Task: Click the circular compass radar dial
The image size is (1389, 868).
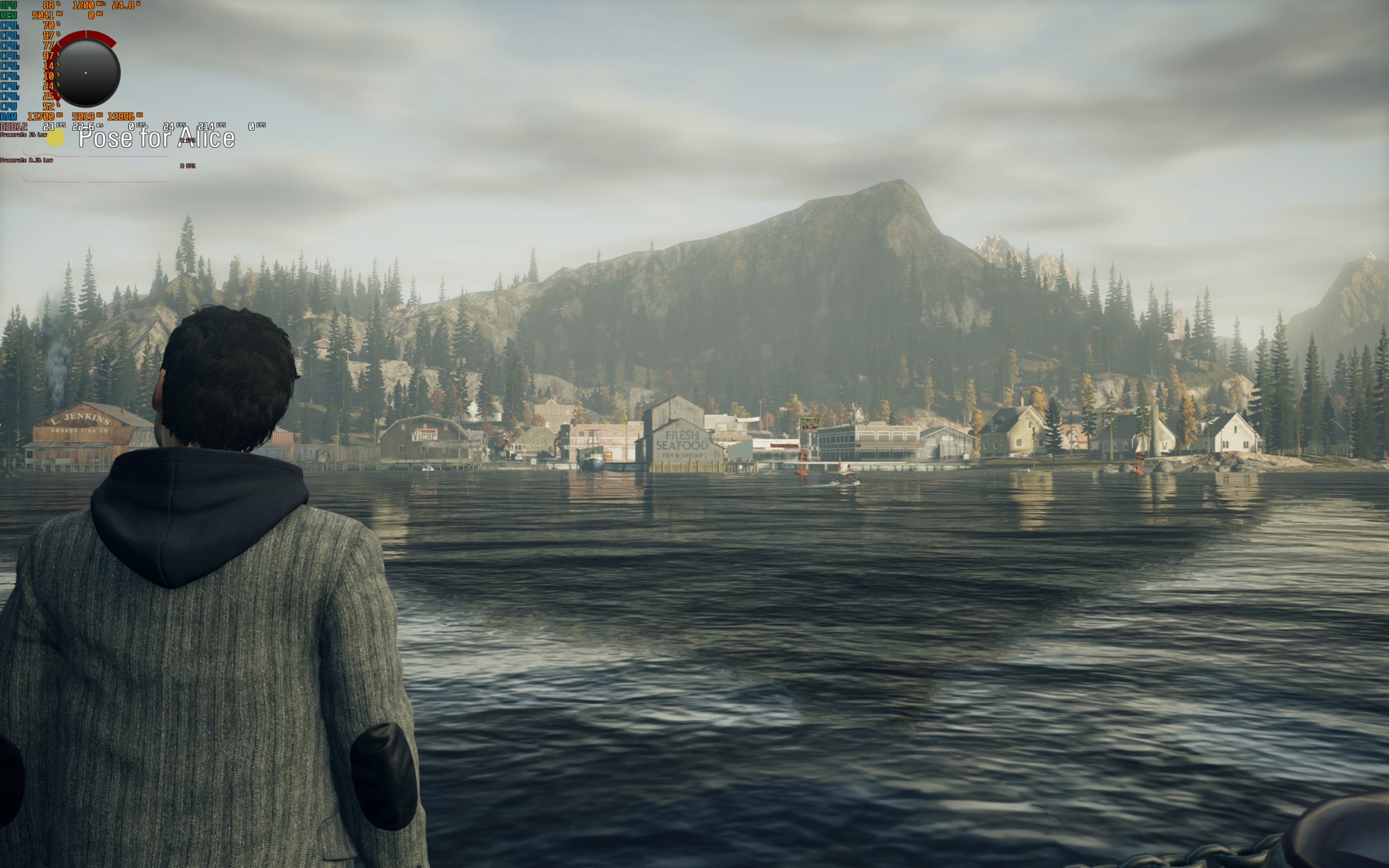Action: pyautogui.click(x=87, y=72)
